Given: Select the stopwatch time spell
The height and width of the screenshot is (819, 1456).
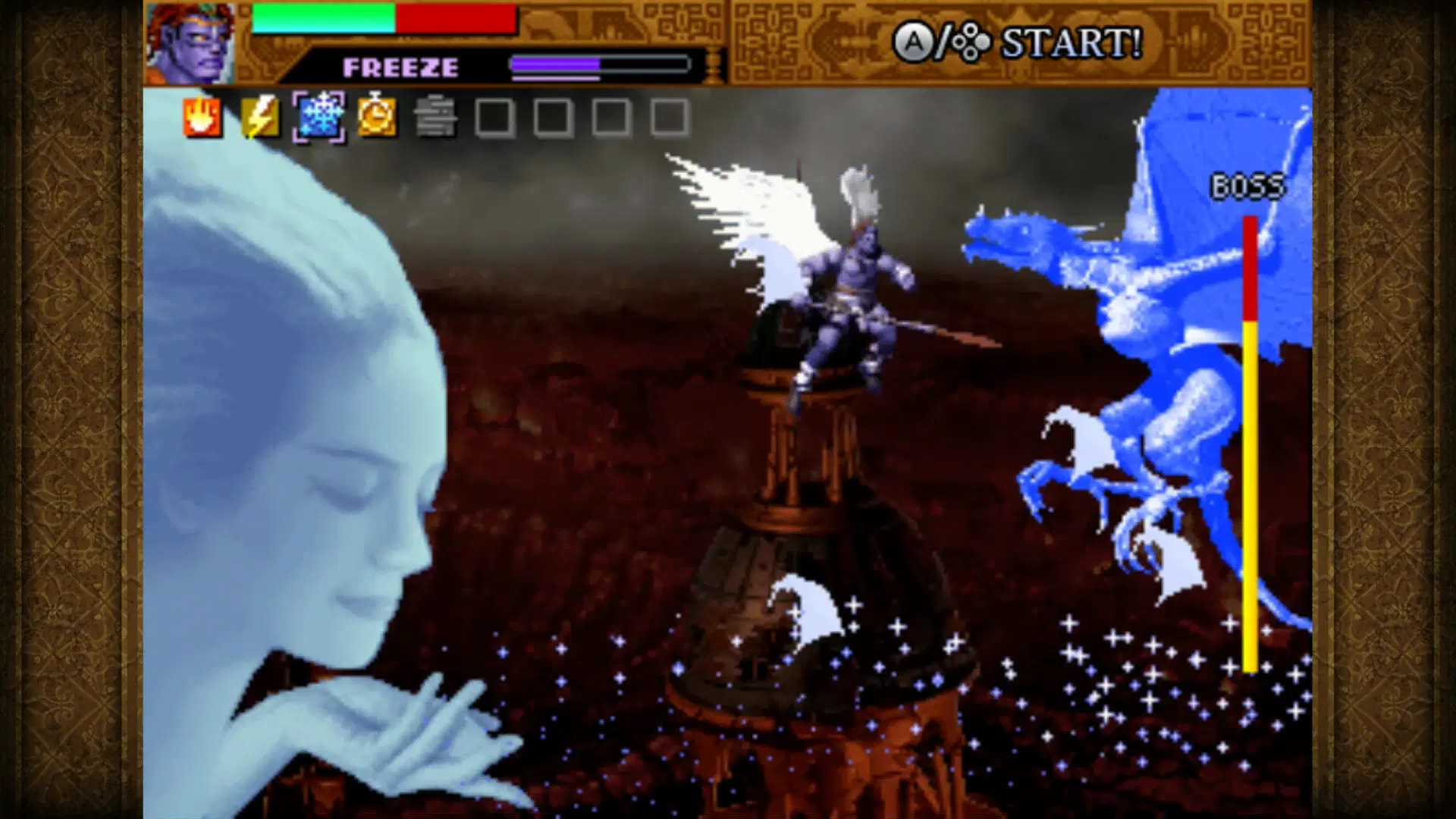Looking at the screenshot, I should click(x=377, y=118).
